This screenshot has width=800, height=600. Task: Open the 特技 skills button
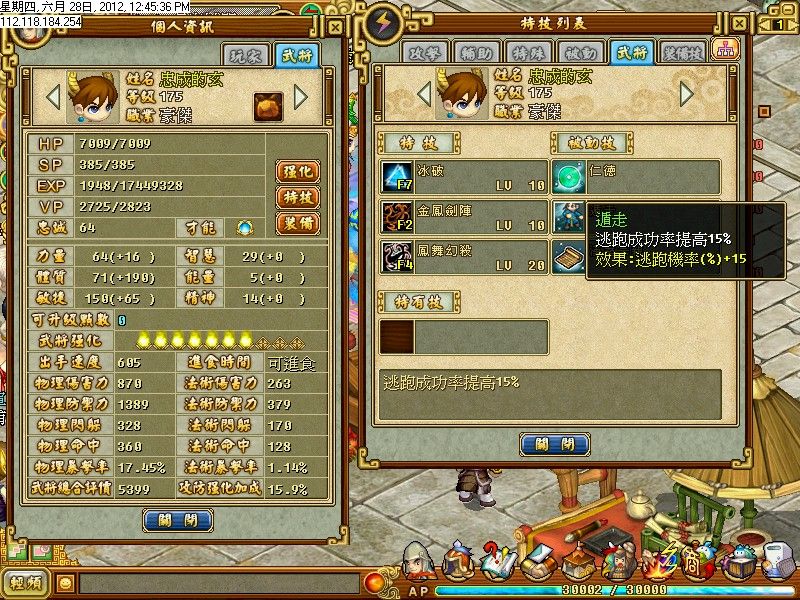pos(297,197)
